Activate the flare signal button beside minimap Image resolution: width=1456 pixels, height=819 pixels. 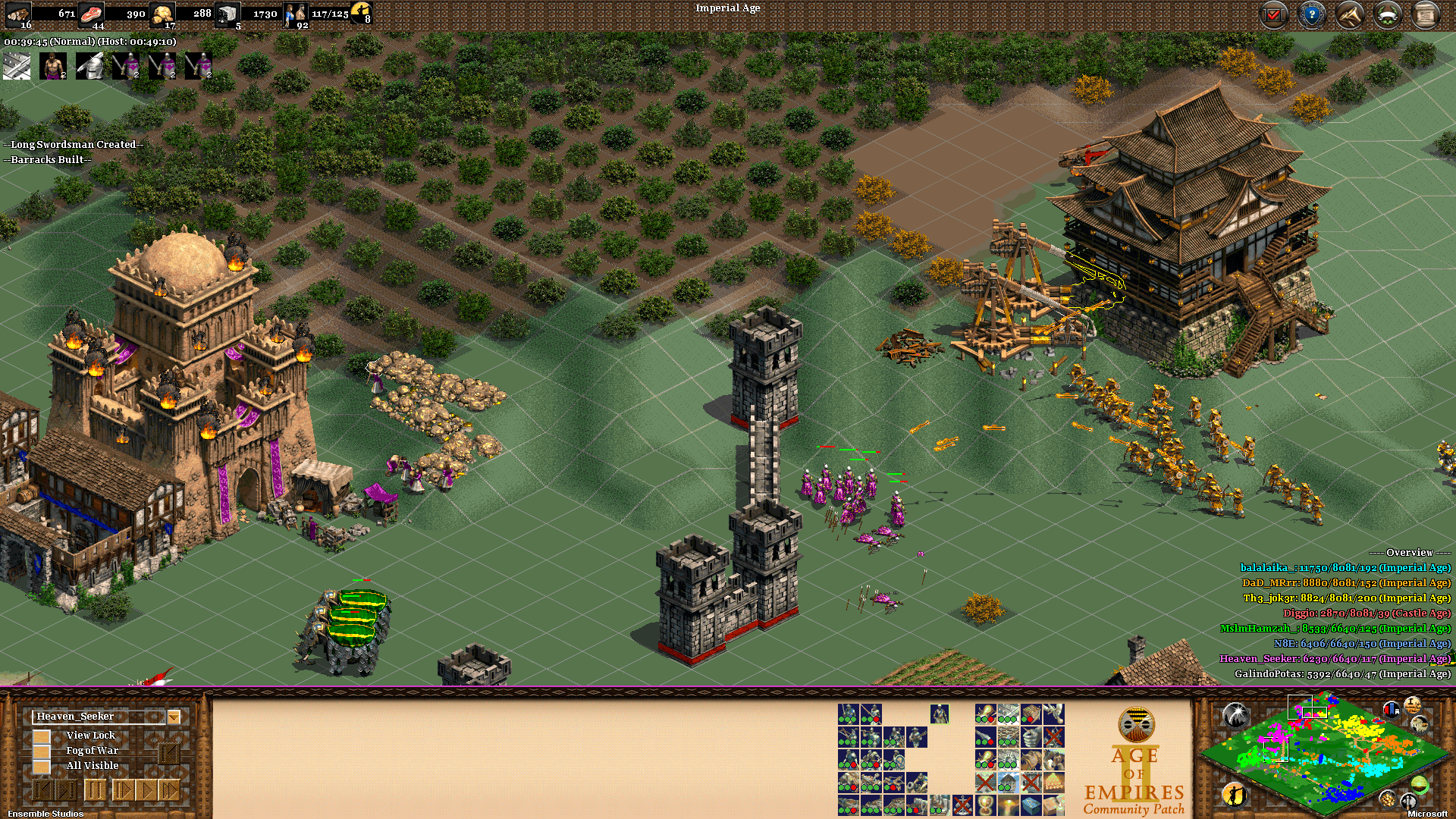[x=1235, y=714]
